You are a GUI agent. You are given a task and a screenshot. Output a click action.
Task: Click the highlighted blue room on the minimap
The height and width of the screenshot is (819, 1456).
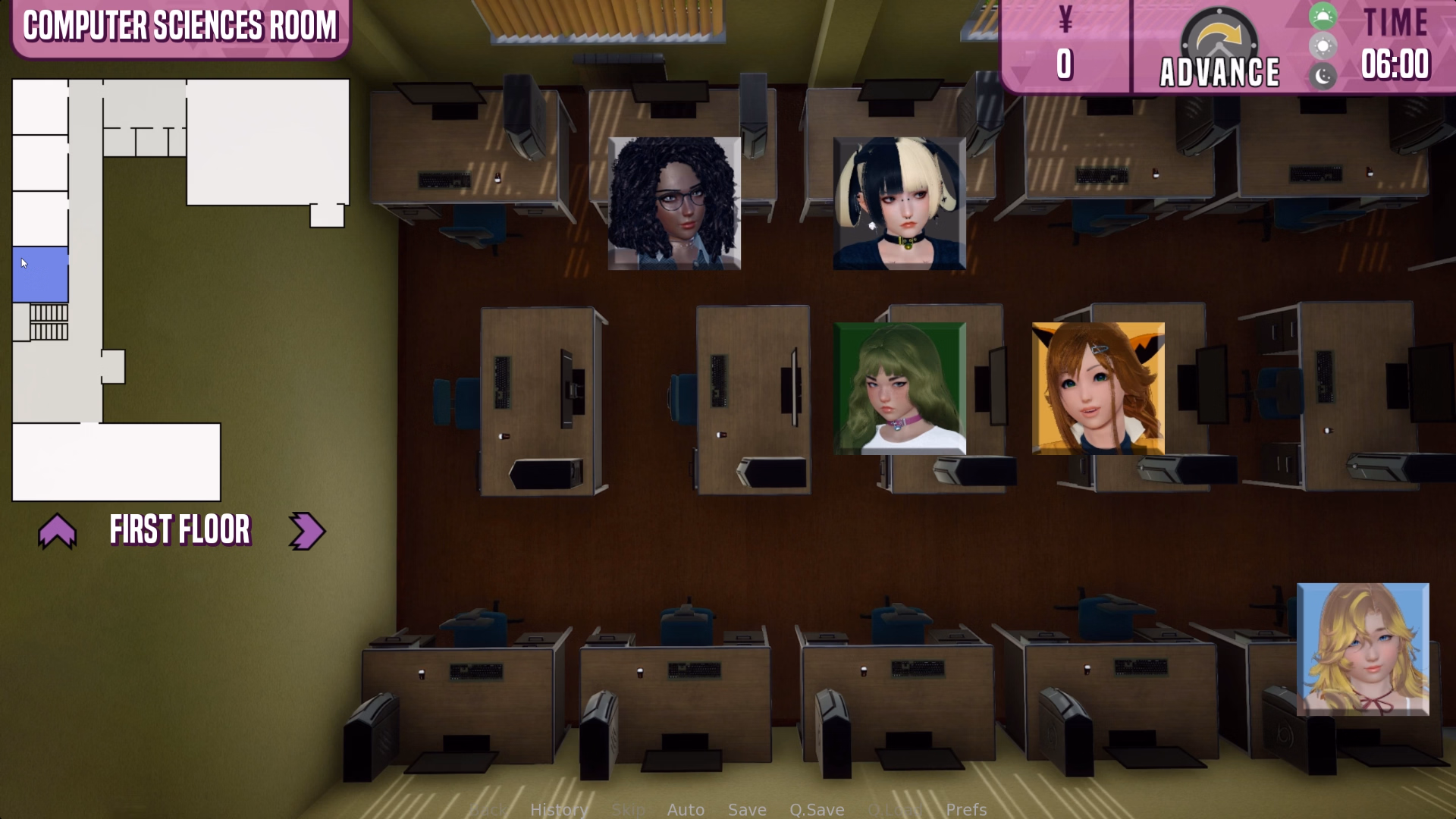39,275
